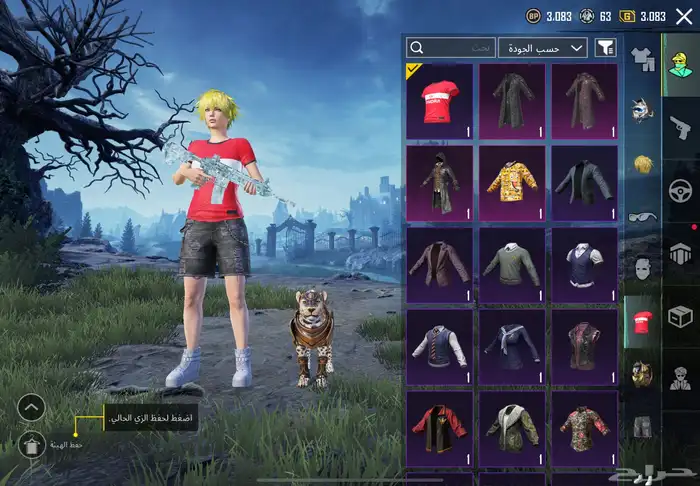Open the face mask category
This screenshot has width=700, height=486.
(x=641, y=268)
